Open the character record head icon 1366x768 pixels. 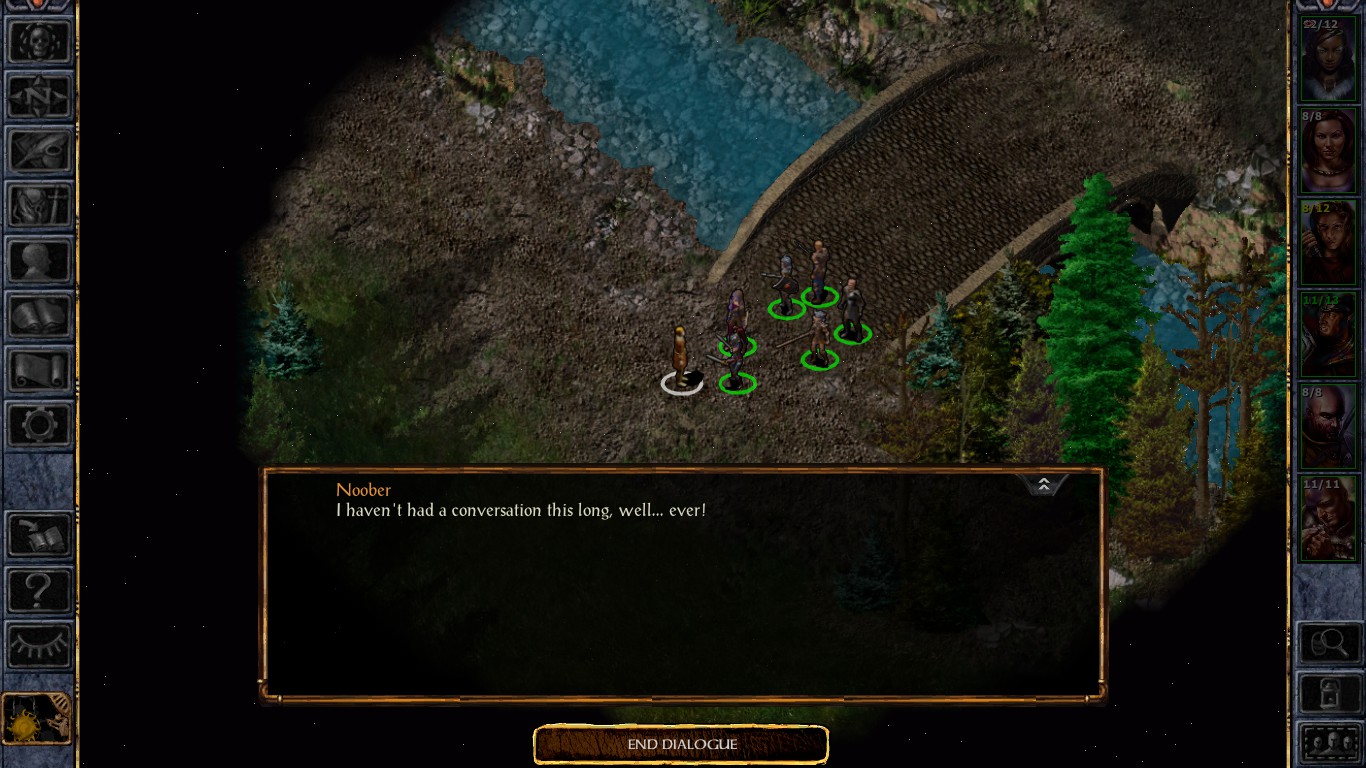(x=39, y=261)
